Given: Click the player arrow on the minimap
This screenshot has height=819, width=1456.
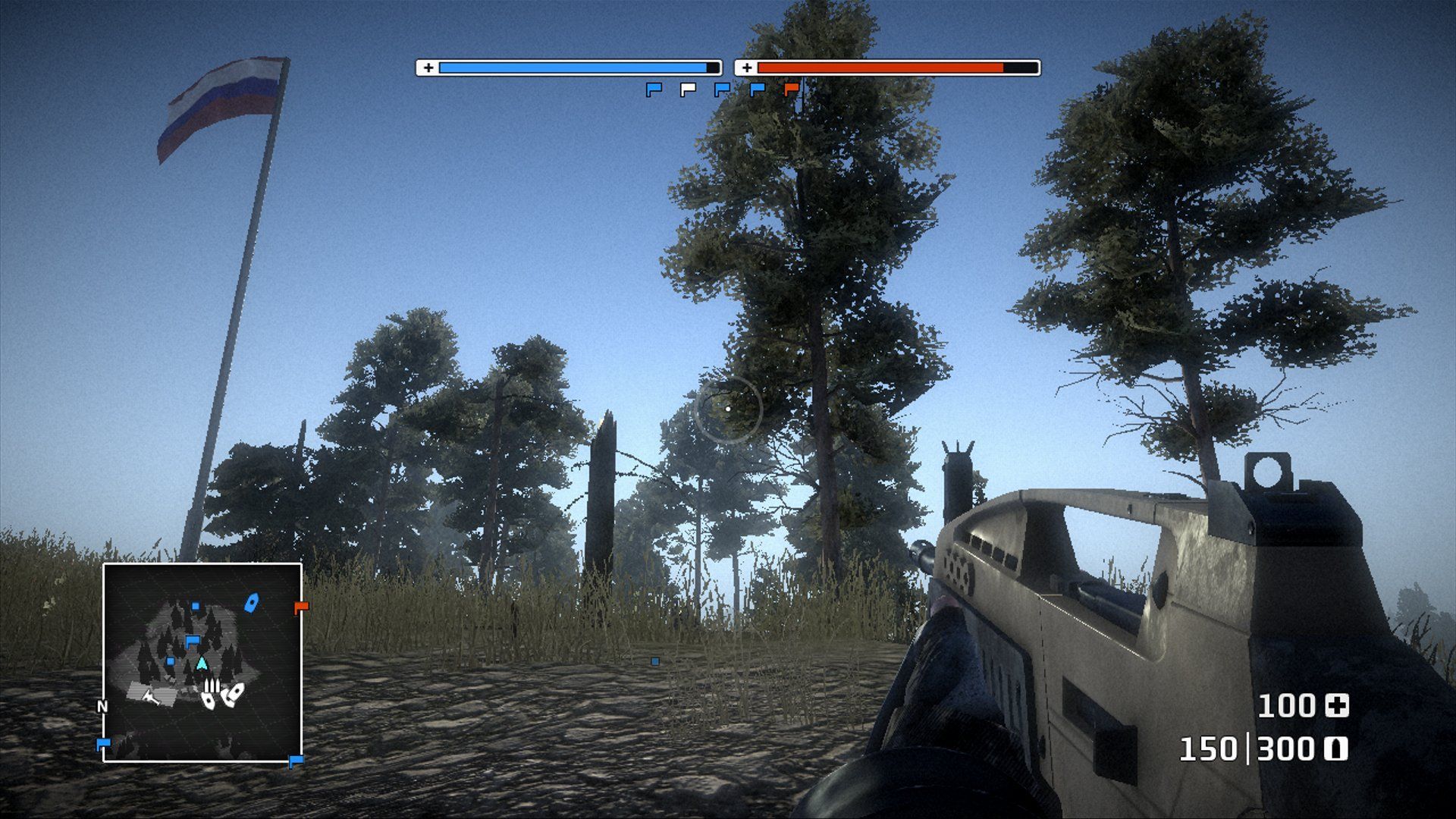Looking at the screenshot, I should point(202,664).
